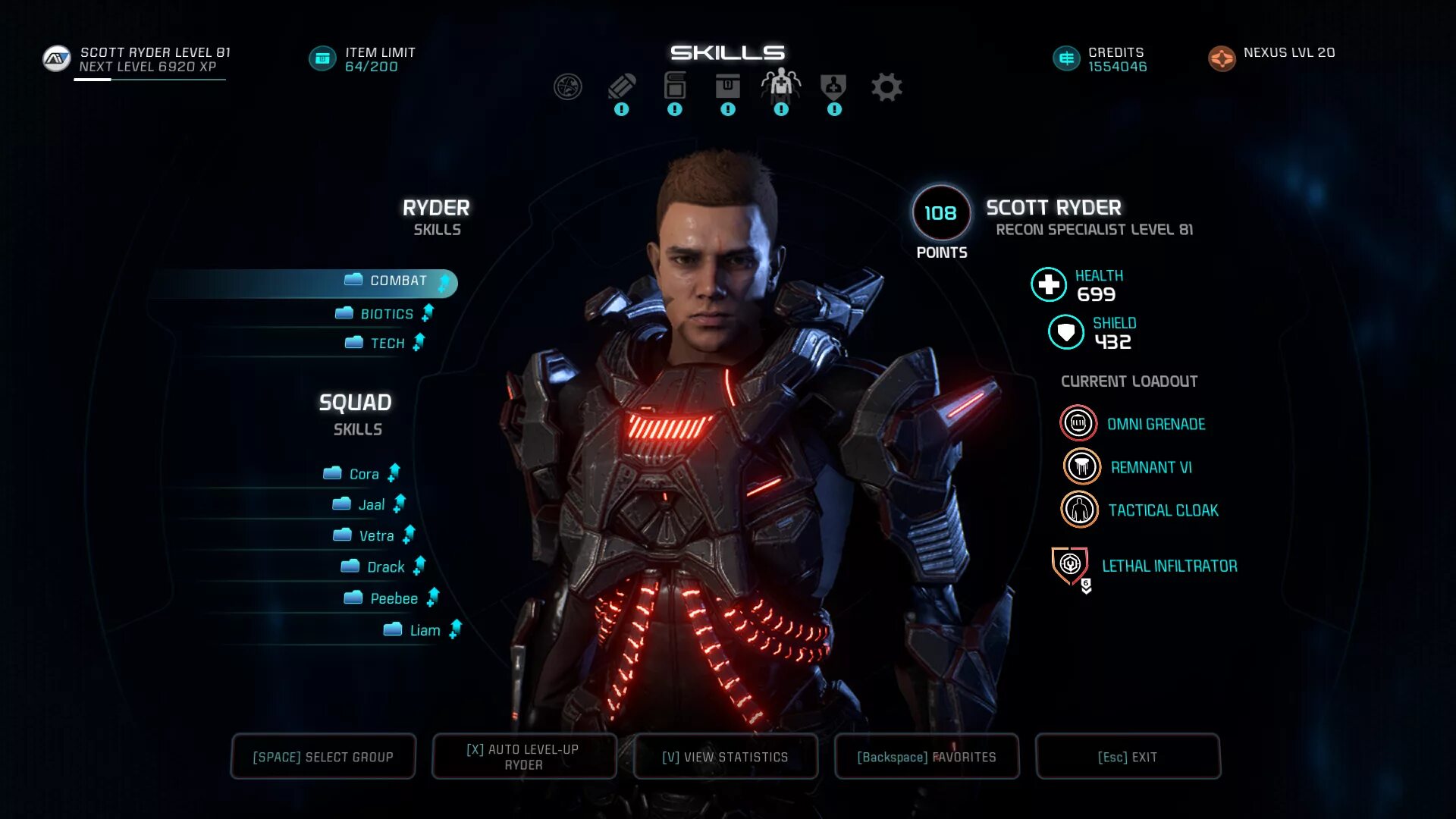
Task: Select the Omni Grenade loadout power
Action: coord(1078,424)
